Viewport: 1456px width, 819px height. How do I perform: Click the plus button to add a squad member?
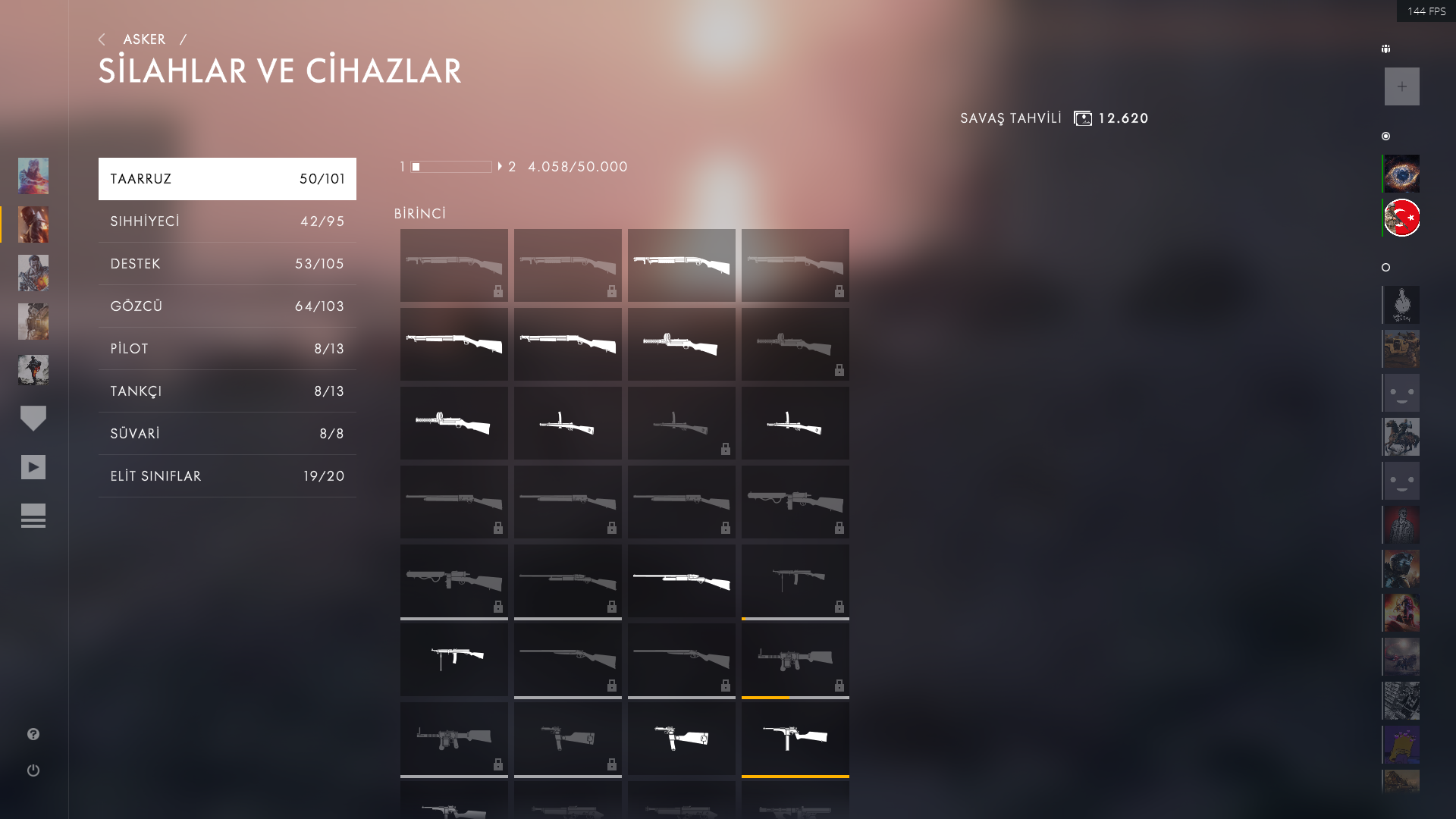[x=1401, y=86]
